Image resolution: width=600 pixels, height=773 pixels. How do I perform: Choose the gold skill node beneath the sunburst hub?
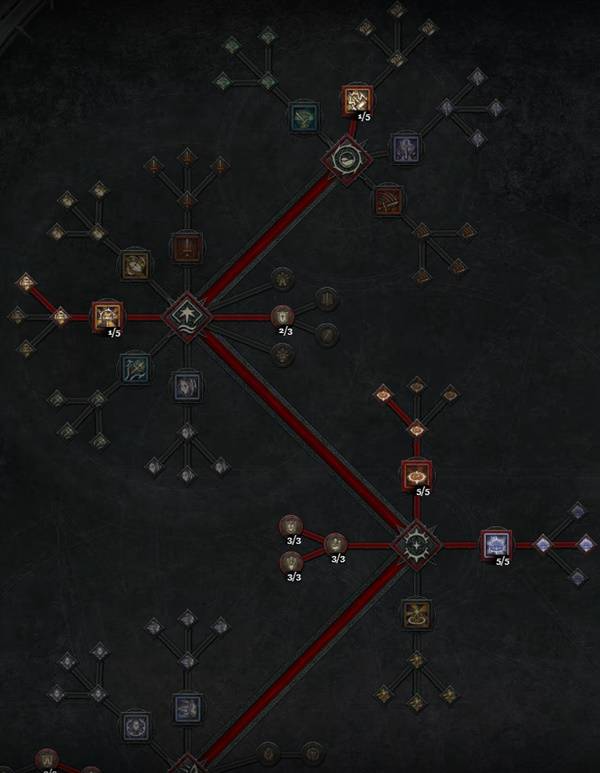[416, 613]
